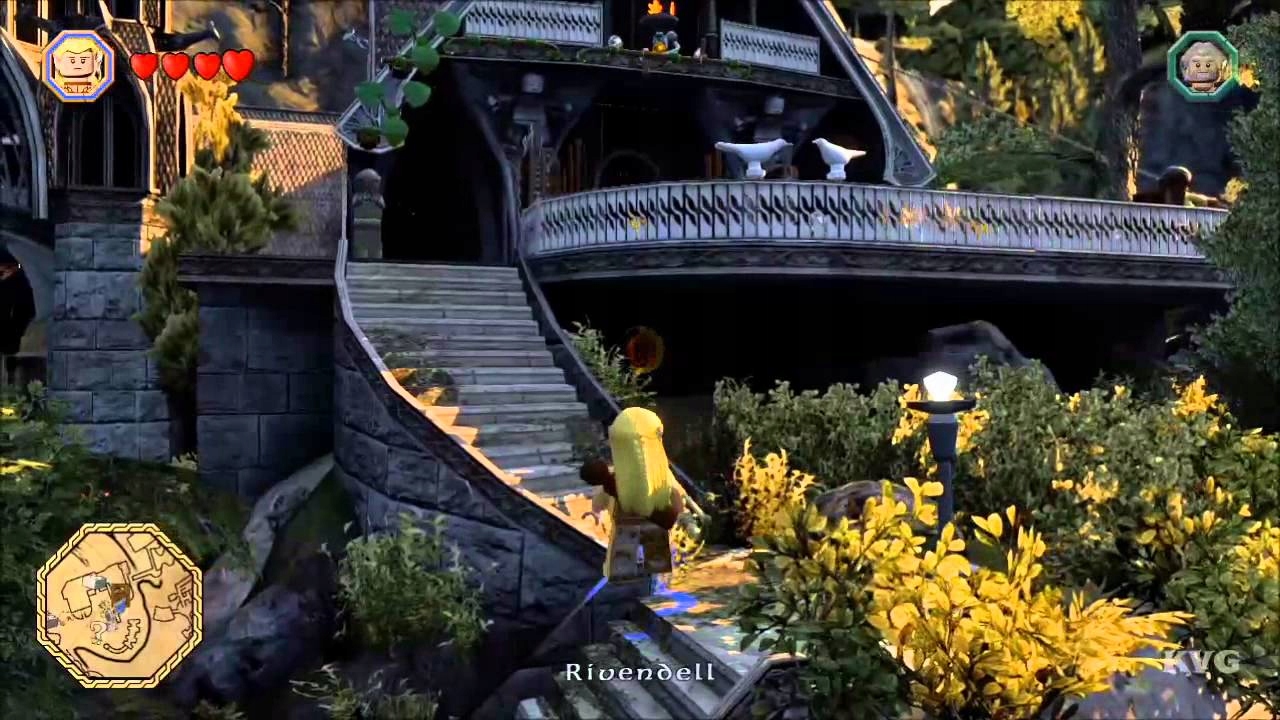Select the Legolas character portrait icon
1280x720 pixels.
point(78,67)
